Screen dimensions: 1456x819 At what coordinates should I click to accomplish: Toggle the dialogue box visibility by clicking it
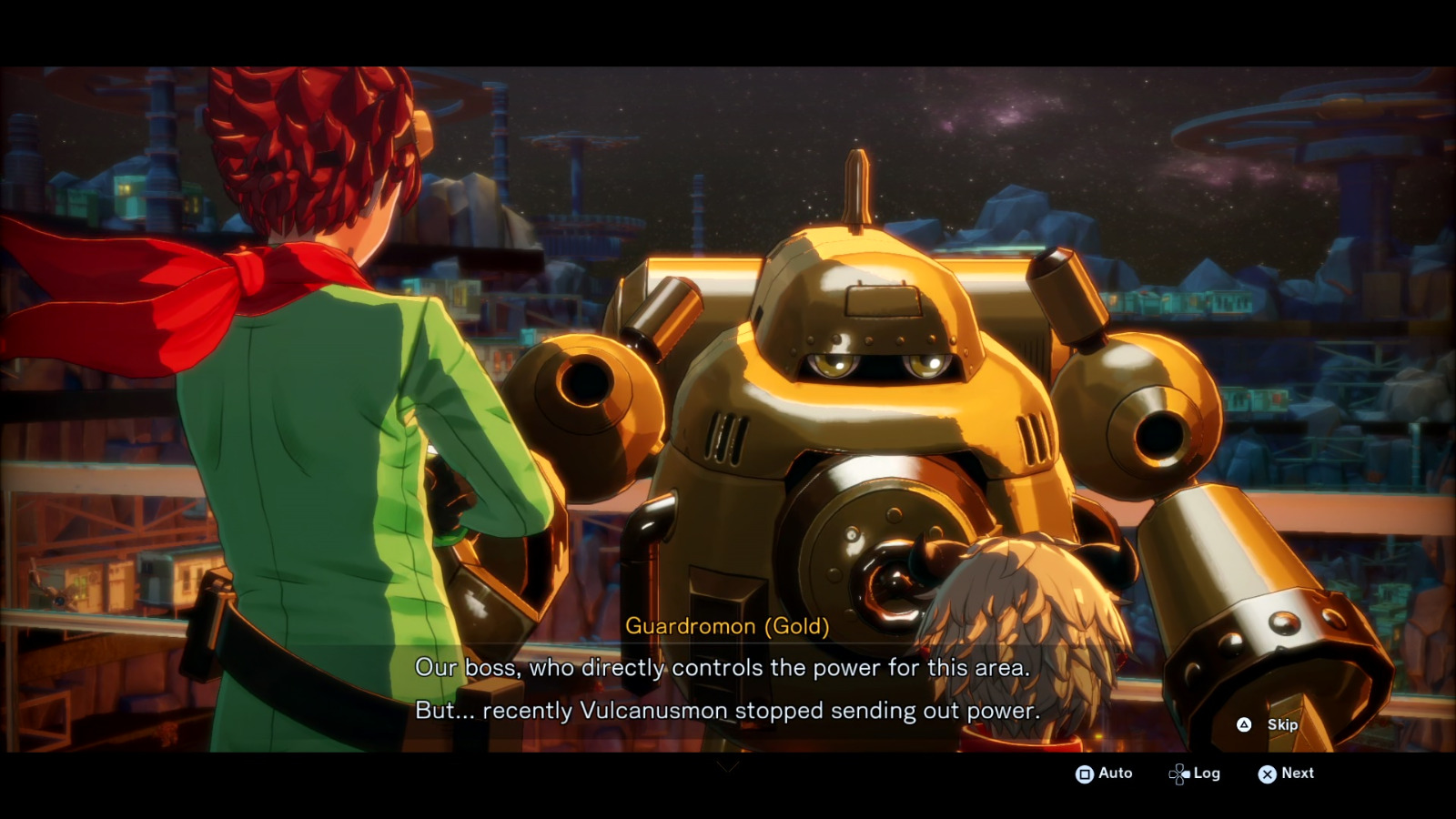(728, 687)
